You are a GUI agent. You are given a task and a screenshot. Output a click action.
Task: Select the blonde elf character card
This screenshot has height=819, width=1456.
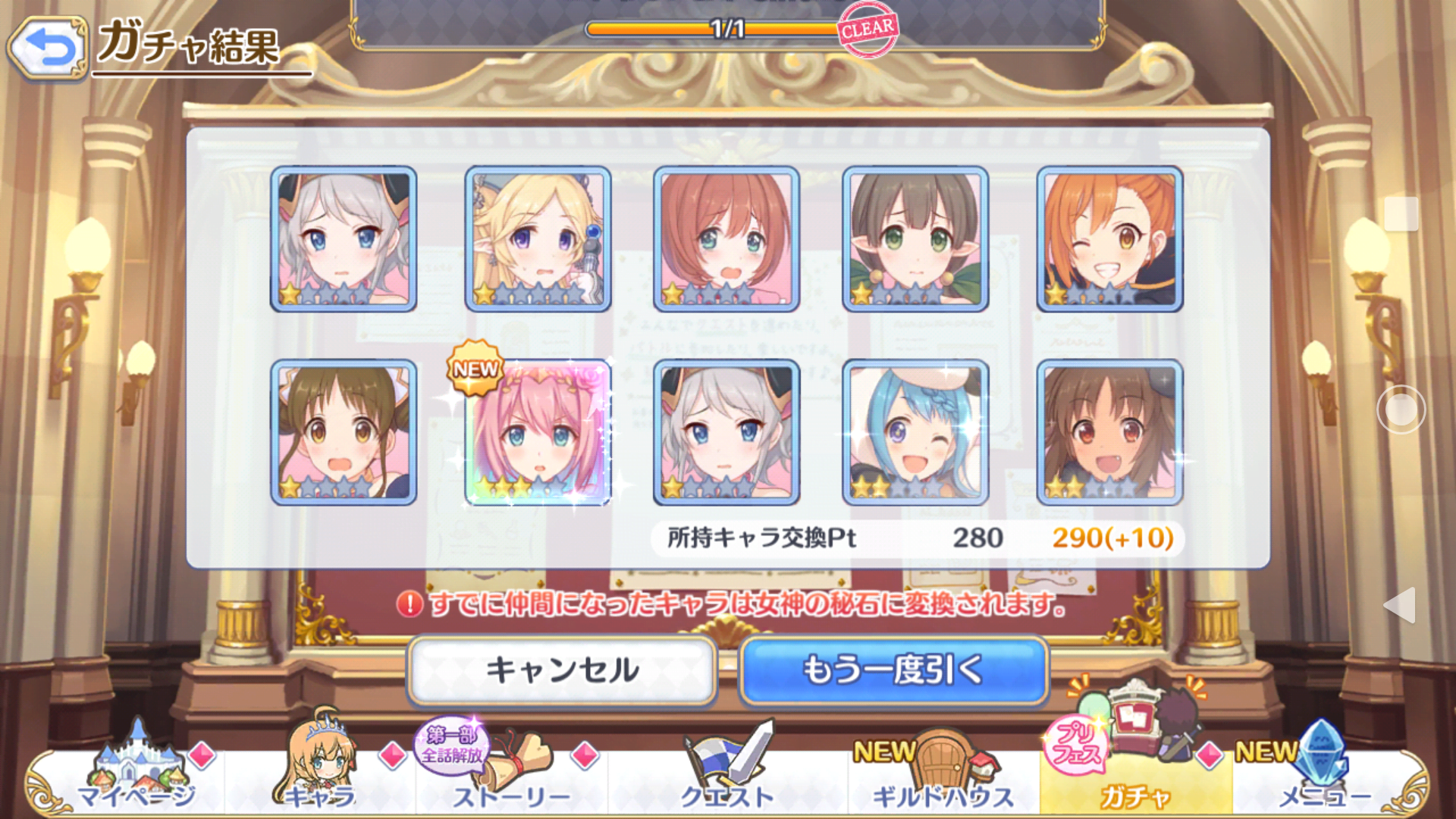pyautogui.click(x=538, y=239)
